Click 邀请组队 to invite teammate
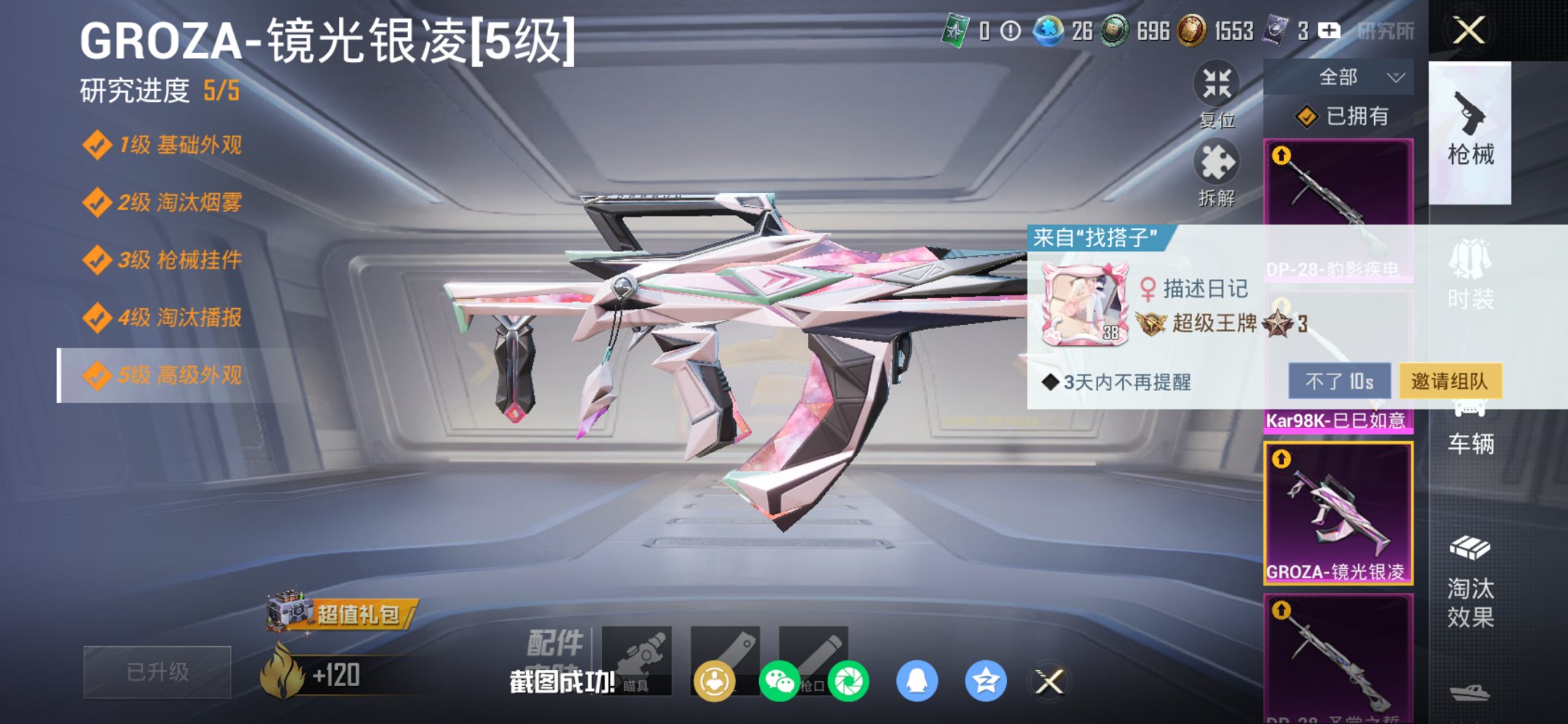 point(1451,380)
